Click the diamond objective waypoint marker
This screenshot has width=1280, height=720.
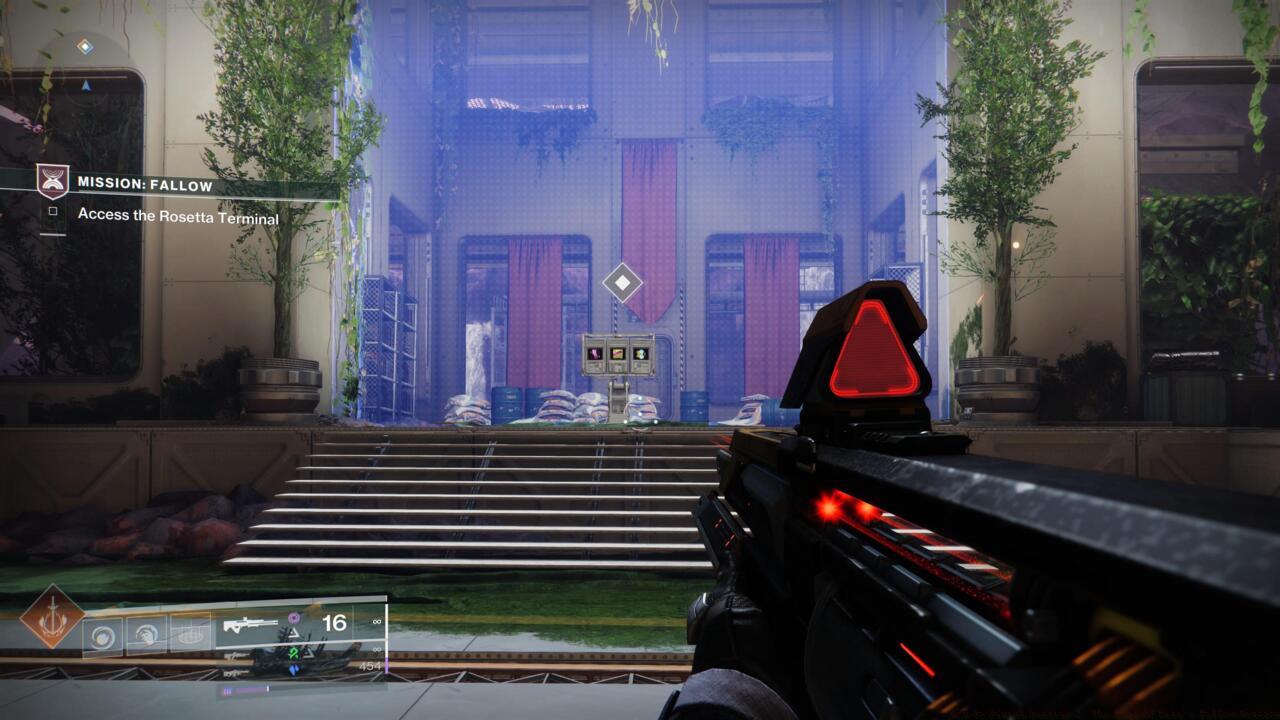(x=622, y=283)
